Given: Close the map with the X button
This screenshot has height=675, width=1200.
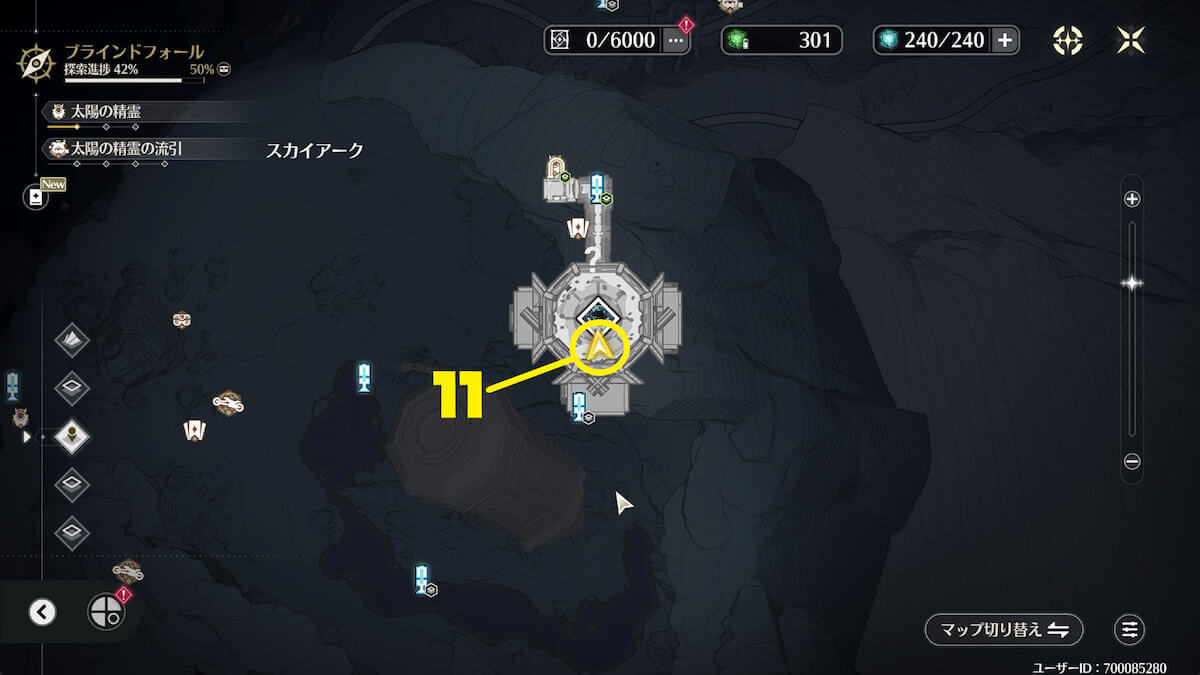Looking at the screenshot, I should click(x=1131, y=40).
